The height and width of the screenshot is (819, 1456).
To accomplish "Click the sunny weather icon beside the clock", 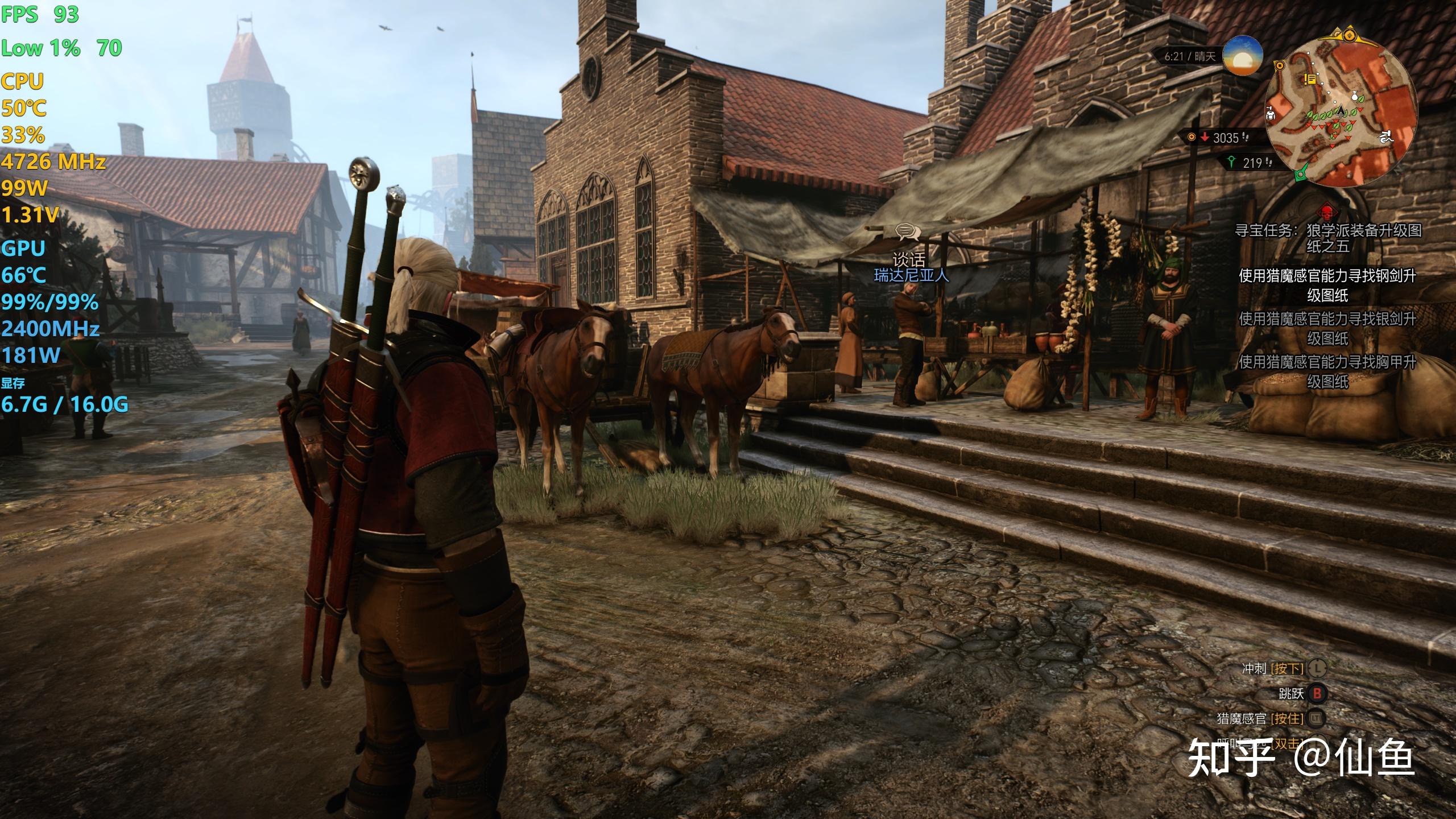I will tap(1243, 56).
